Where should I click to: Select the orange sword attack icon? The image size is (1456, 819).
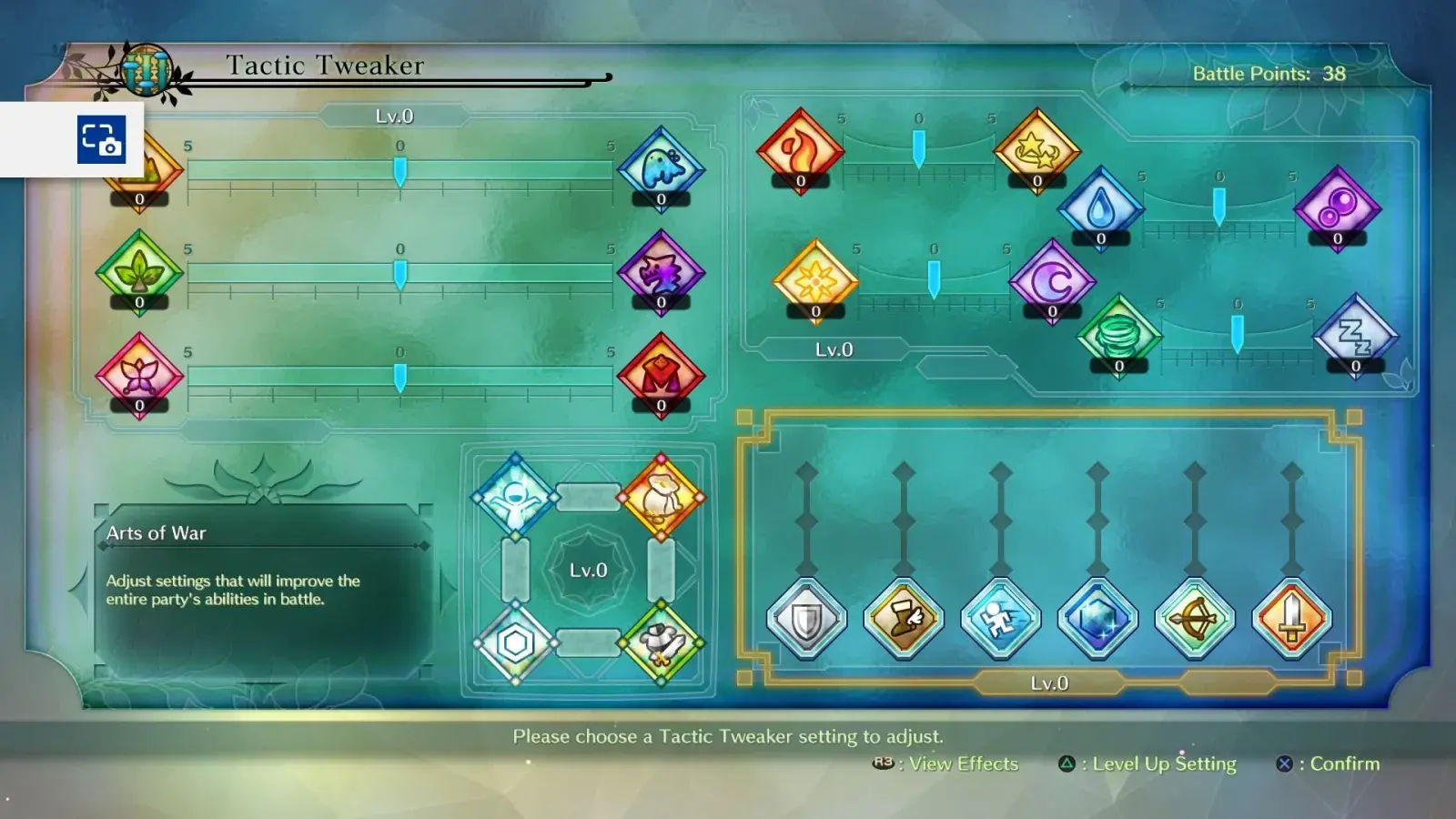(1291, 619)
